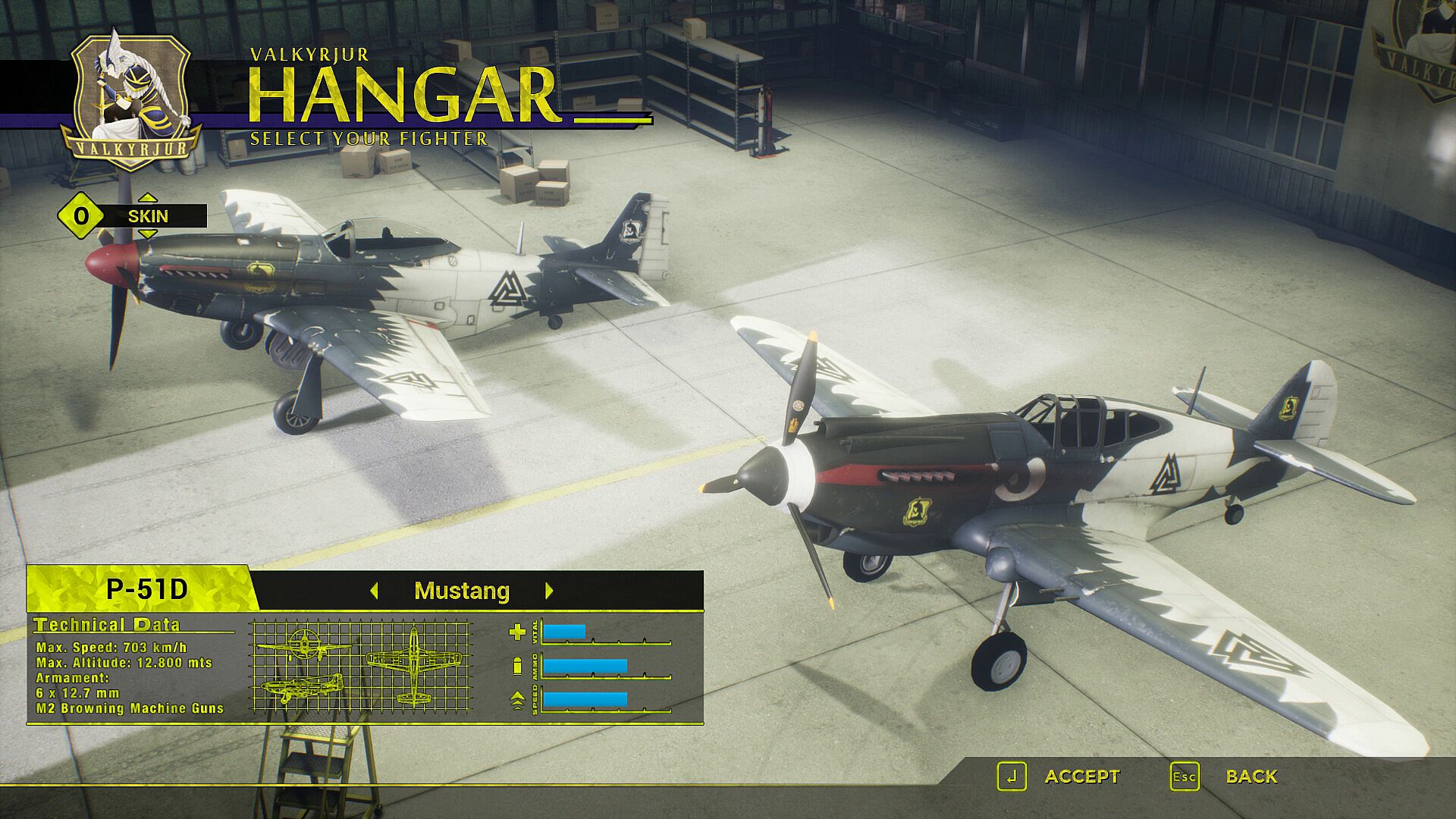Image resolution: width=1456 pixels, height=819 pixels.
Task: Cycle skin with the up arrow
Action: point(148,198)
